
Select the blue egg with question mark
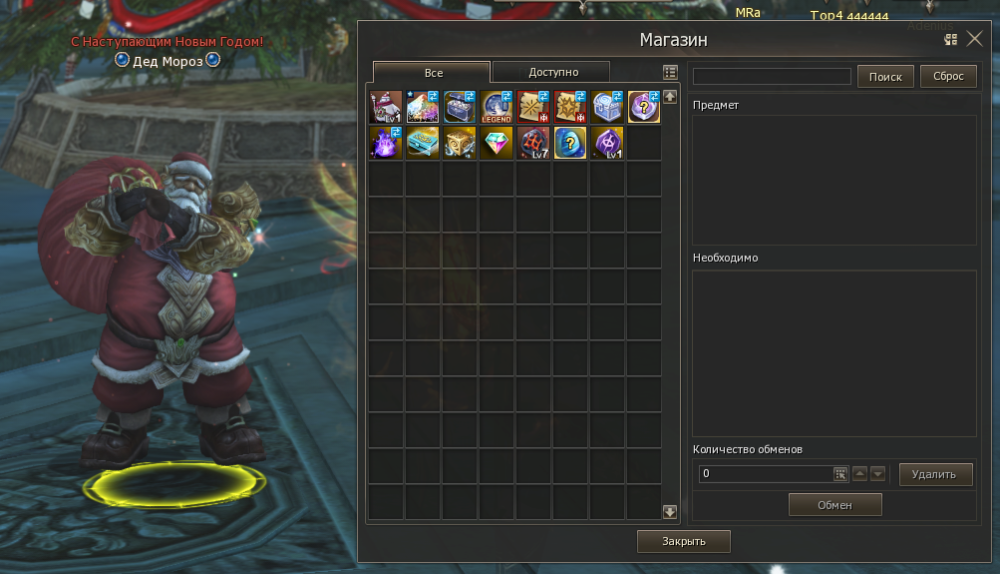tap(571, 143)
